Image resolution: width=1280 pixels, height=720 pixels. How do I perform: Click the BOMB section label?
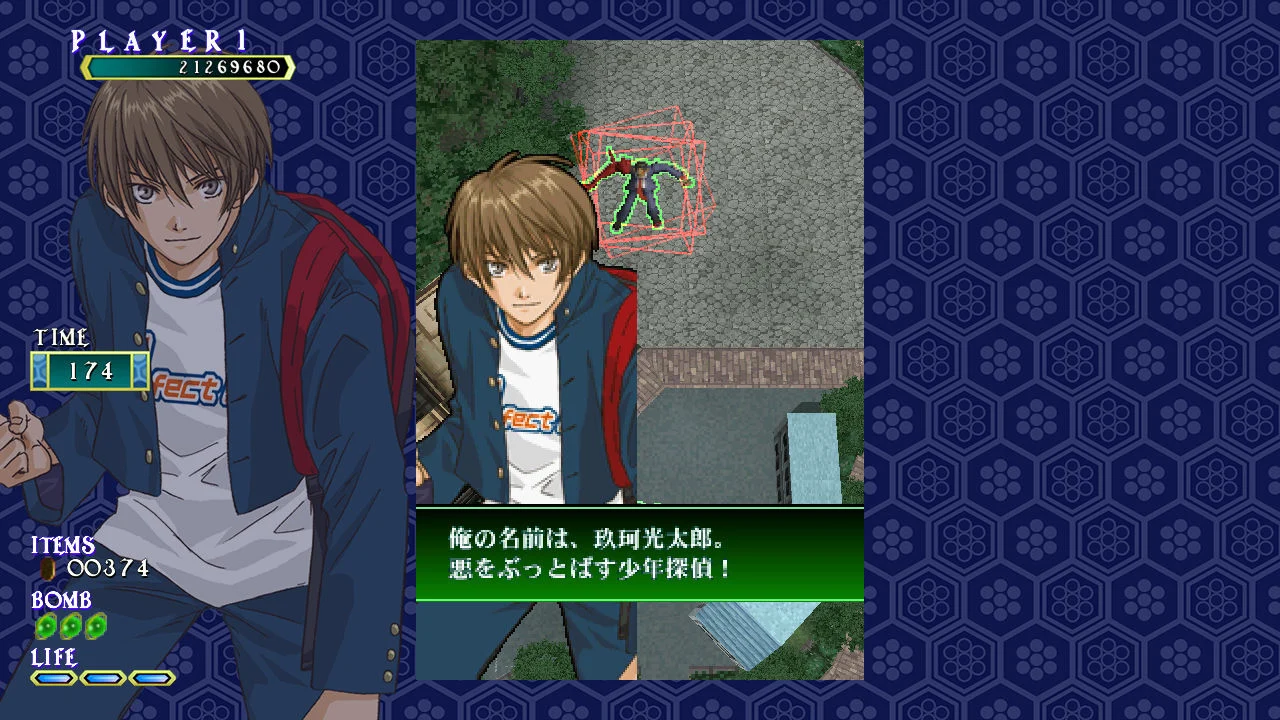(x=62, y=601)
